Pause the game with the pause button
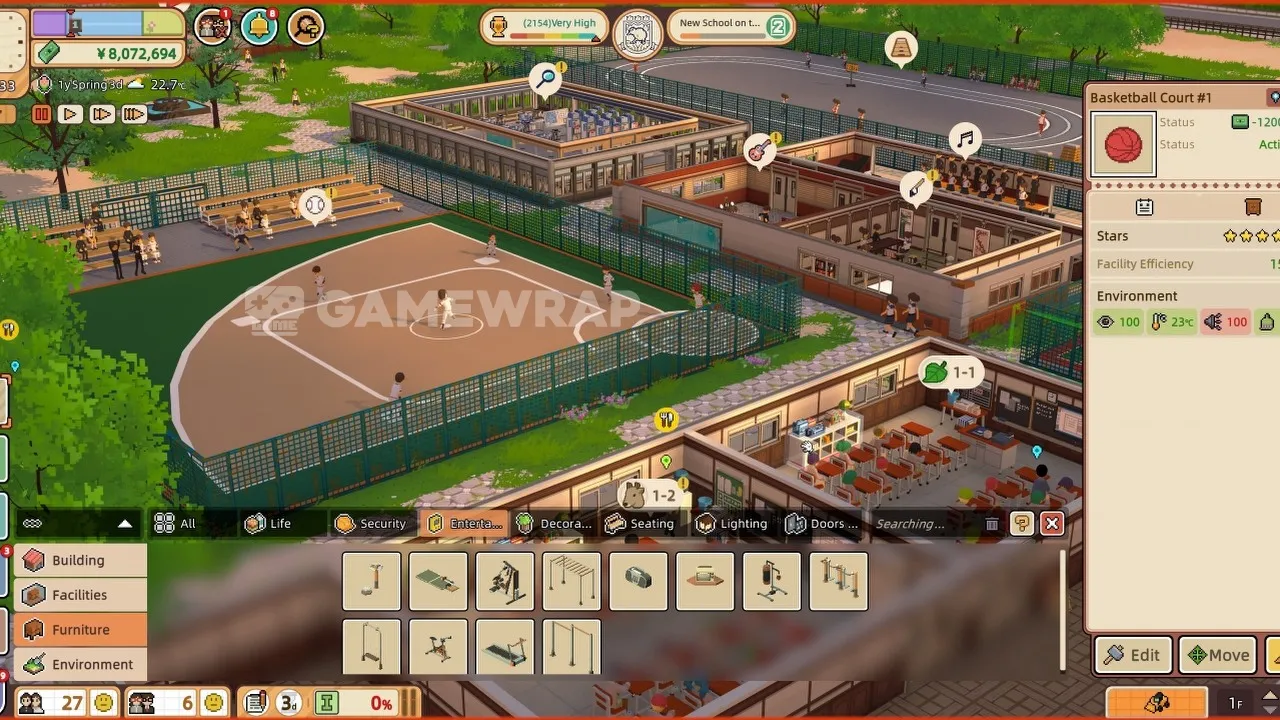Screen dimensions: 1280x720 41,114
